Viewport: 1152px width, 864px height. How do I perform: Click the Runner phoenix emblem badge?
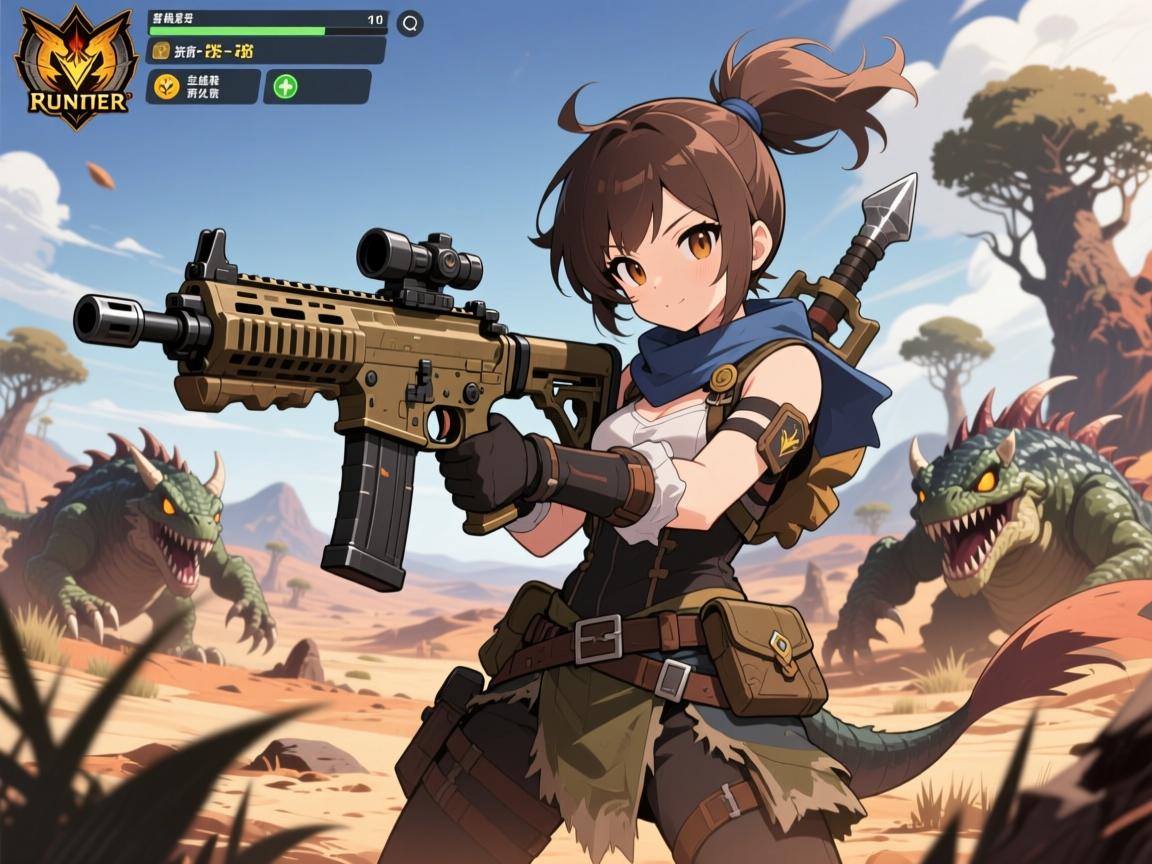pyautogui.click(x=76, y=67)
